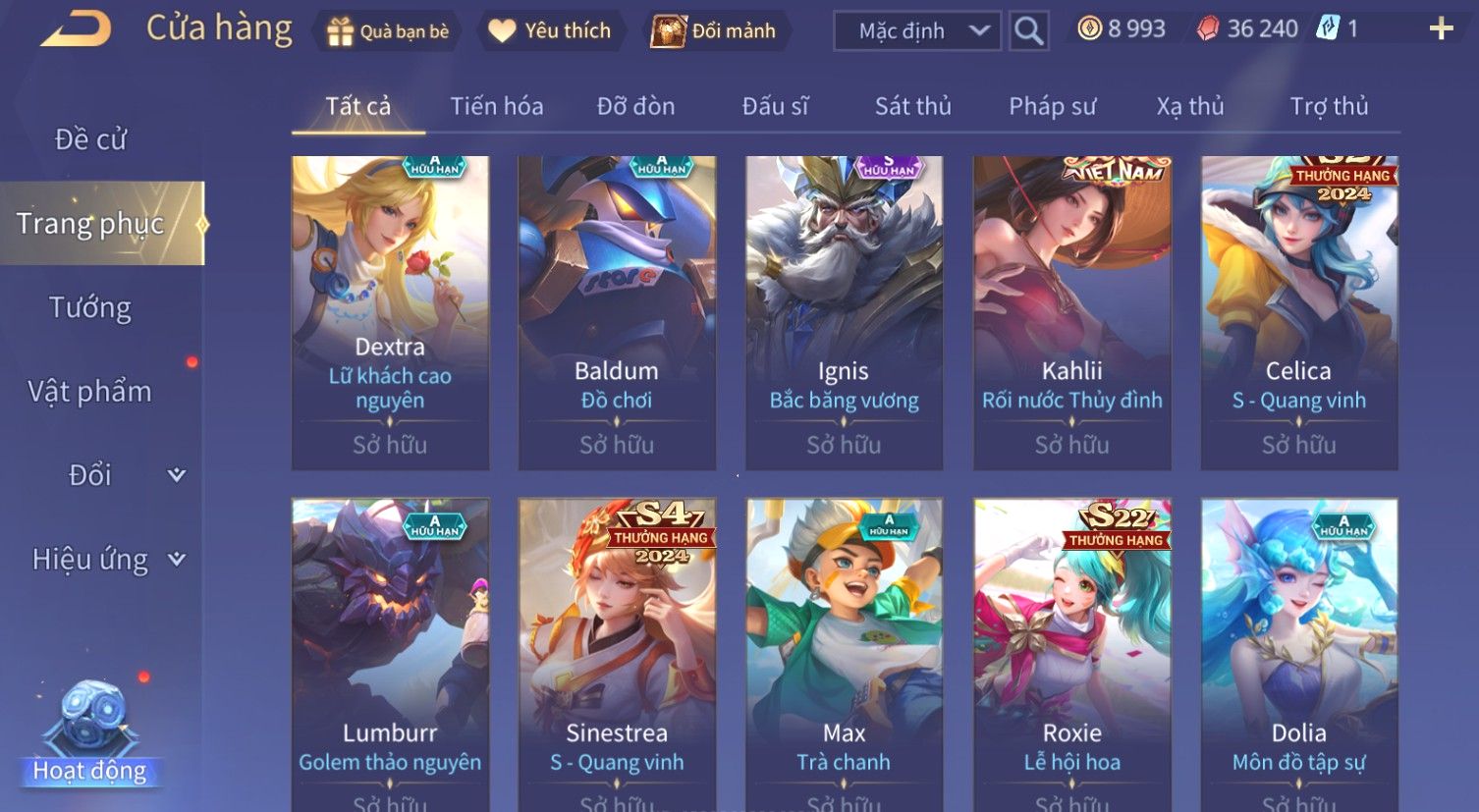Open the Đề cử shop section
This screenshot has height=812, width=1479.
[90, 139]
